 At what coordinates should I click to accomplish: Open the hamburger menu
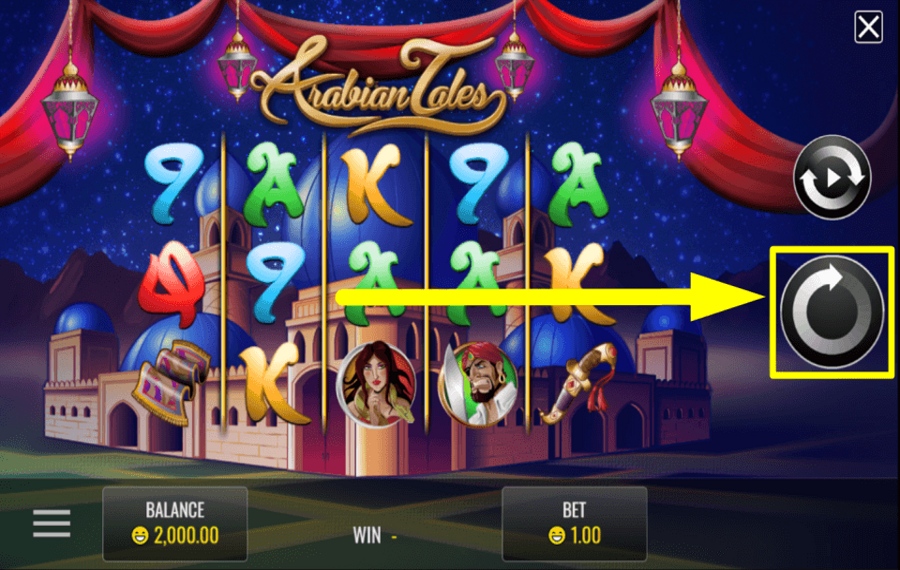[x=52, y=523]
